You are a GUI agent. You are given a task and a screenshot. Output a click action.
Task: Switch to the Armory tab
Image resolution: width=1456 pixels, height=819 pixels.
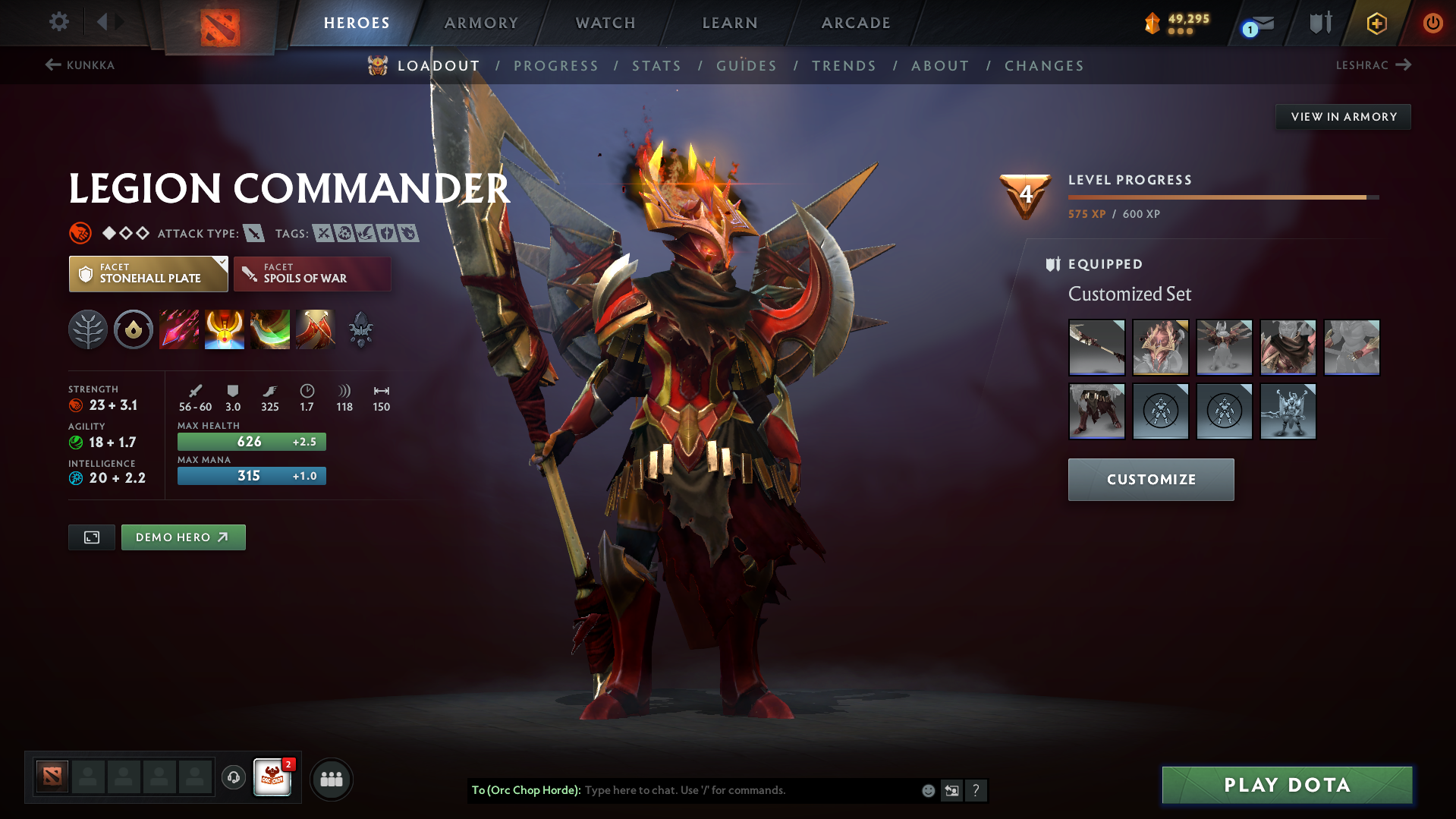tap(481, 23)
